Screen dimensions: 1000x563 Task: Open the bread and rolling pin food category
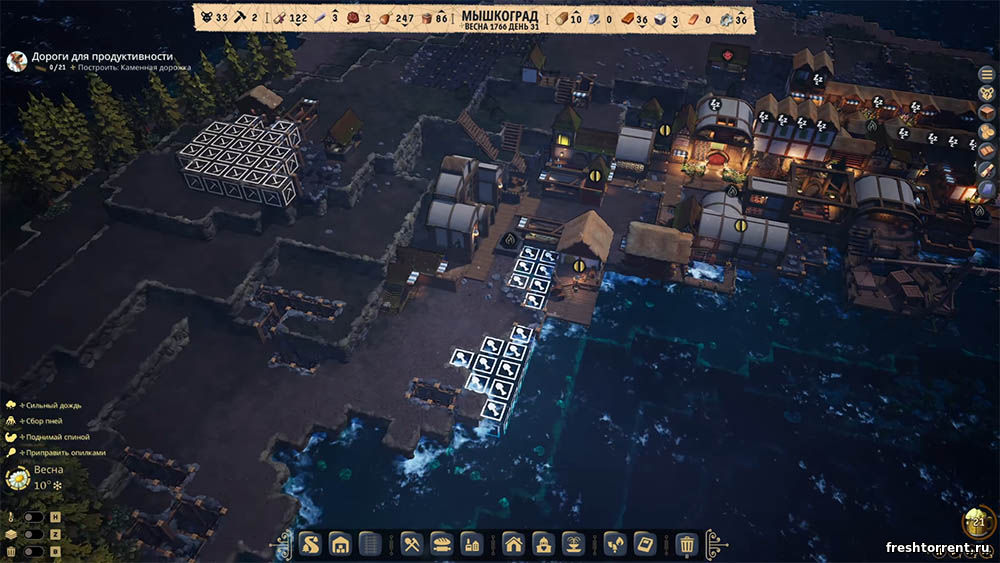point(441,544)
